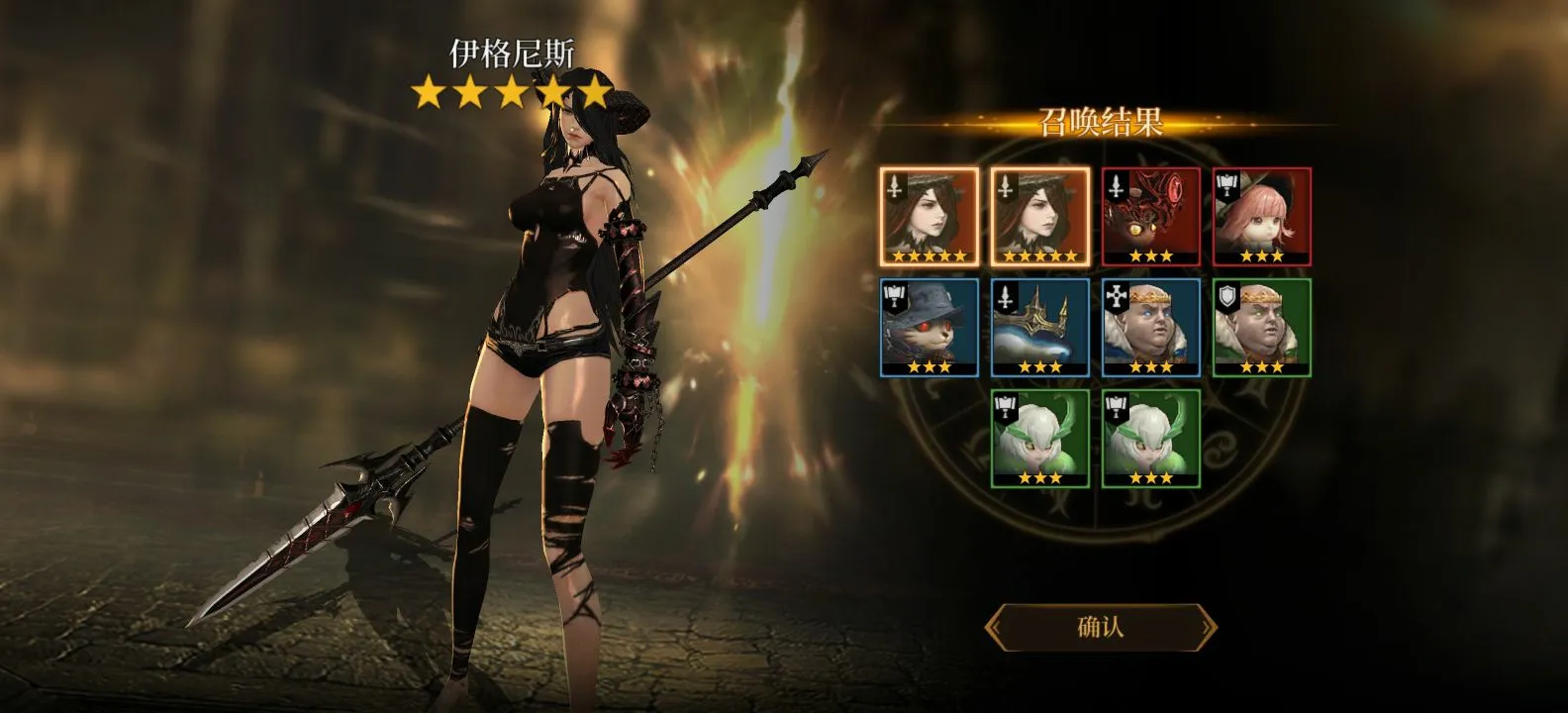Choose the pink-haired girl hero portrait

click(x=1261, y=216)
